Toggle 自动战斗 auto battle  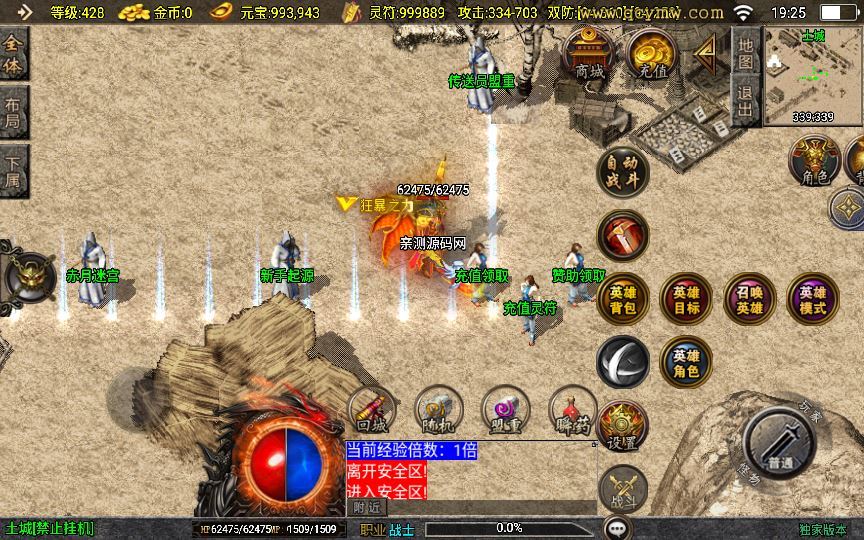coord(622,172)
